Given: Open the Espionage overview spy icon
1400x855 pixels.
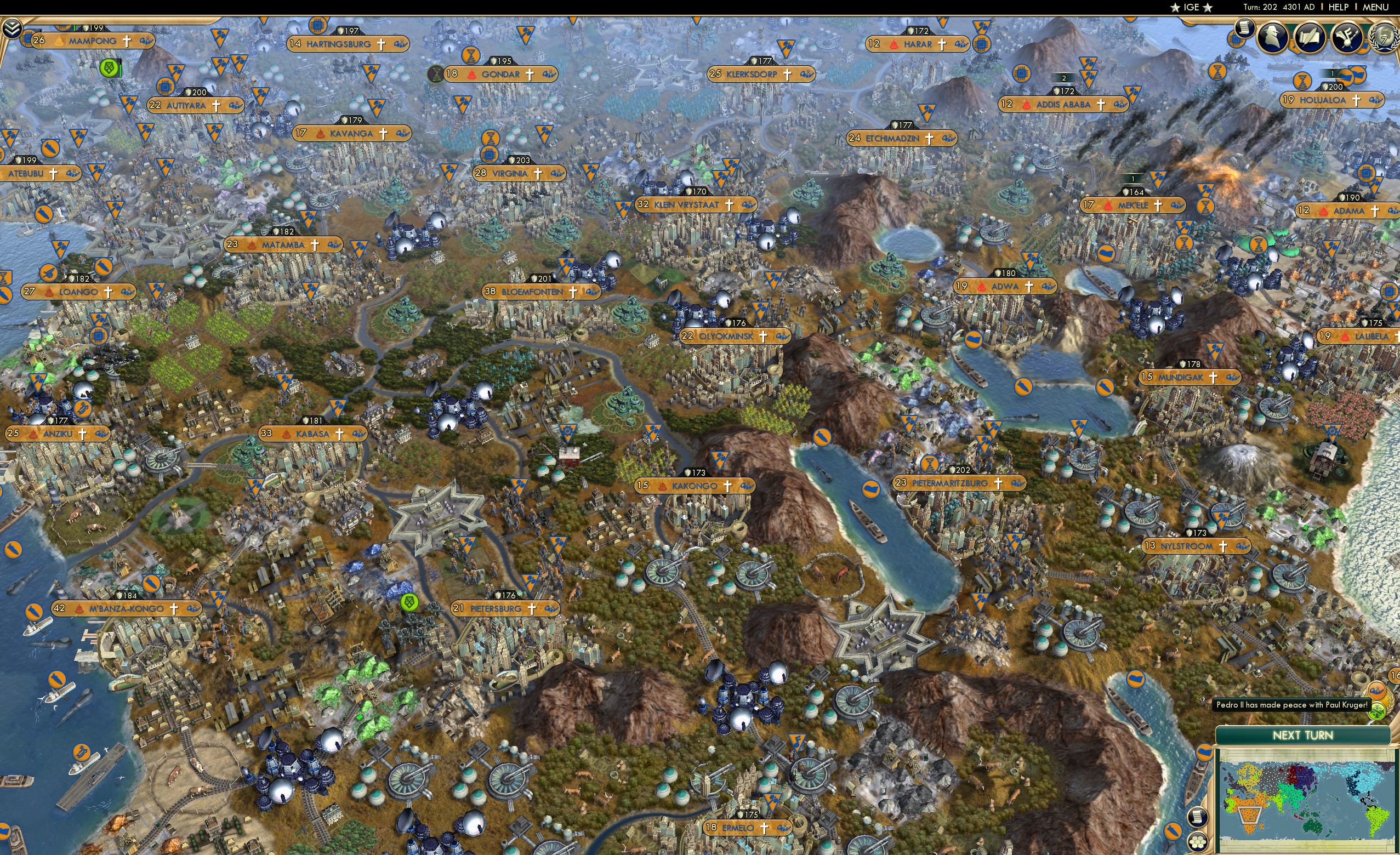Looking at the screenshot, I should pos(1272,38).
